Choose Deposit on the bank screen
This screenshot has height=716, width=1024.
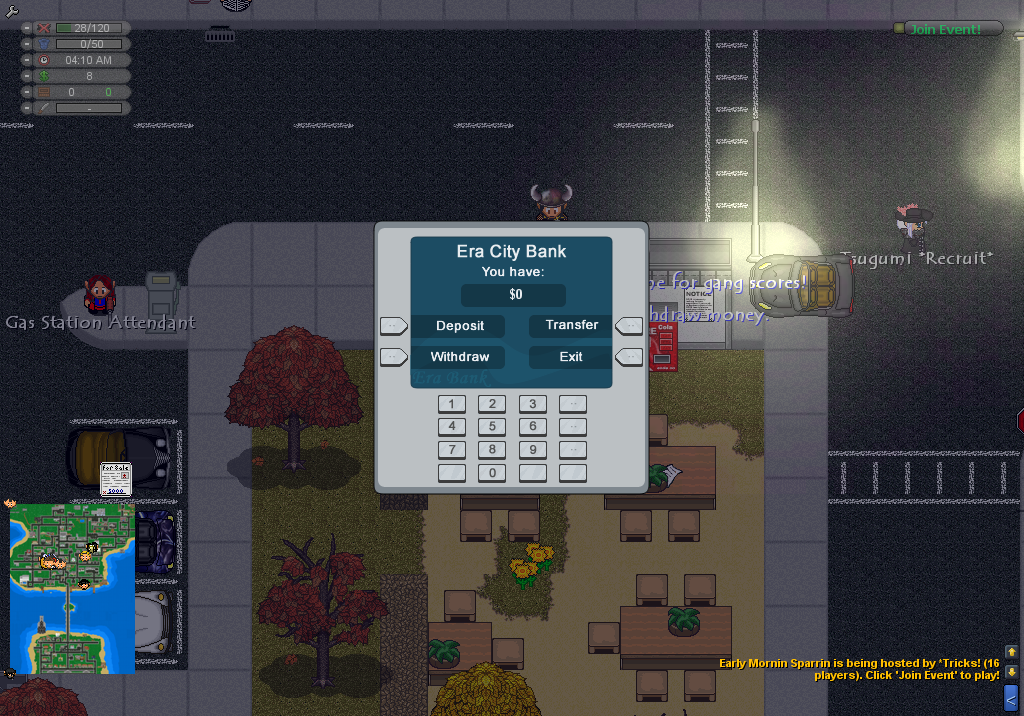click(x=460, y=326)
